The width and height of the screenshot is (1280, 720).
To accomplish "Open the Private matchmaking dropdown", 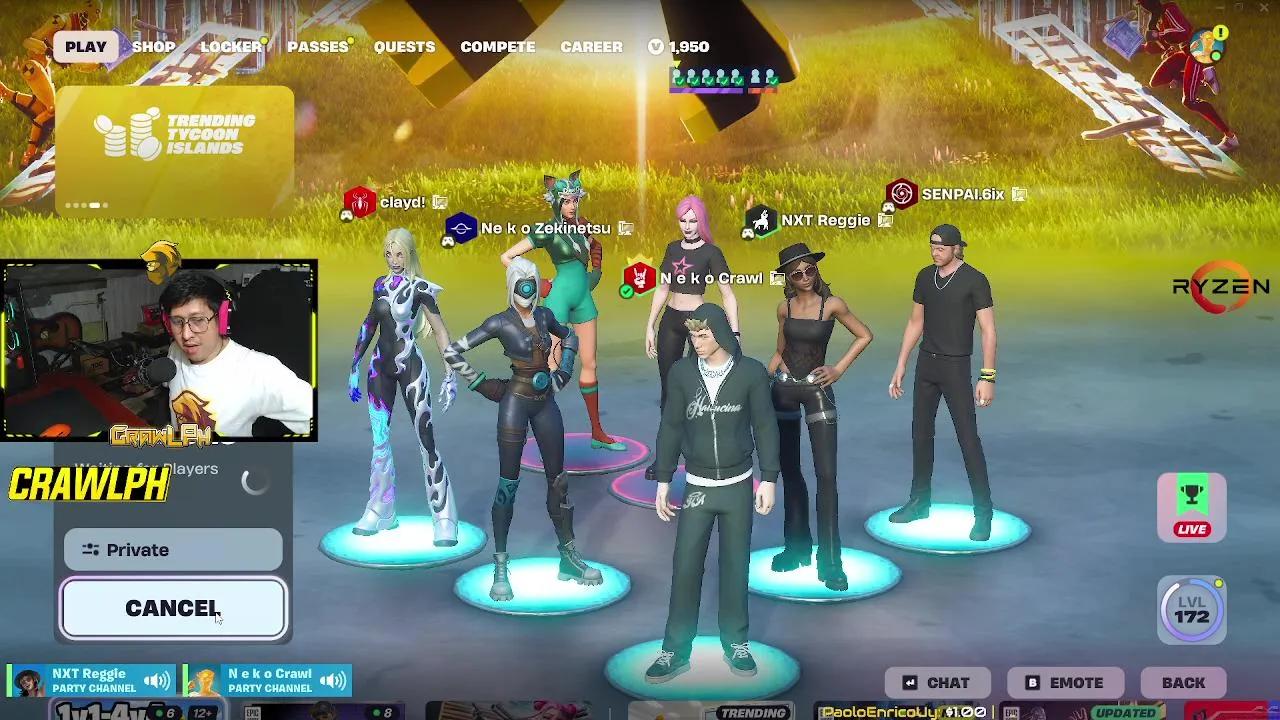I will point(172,549).
